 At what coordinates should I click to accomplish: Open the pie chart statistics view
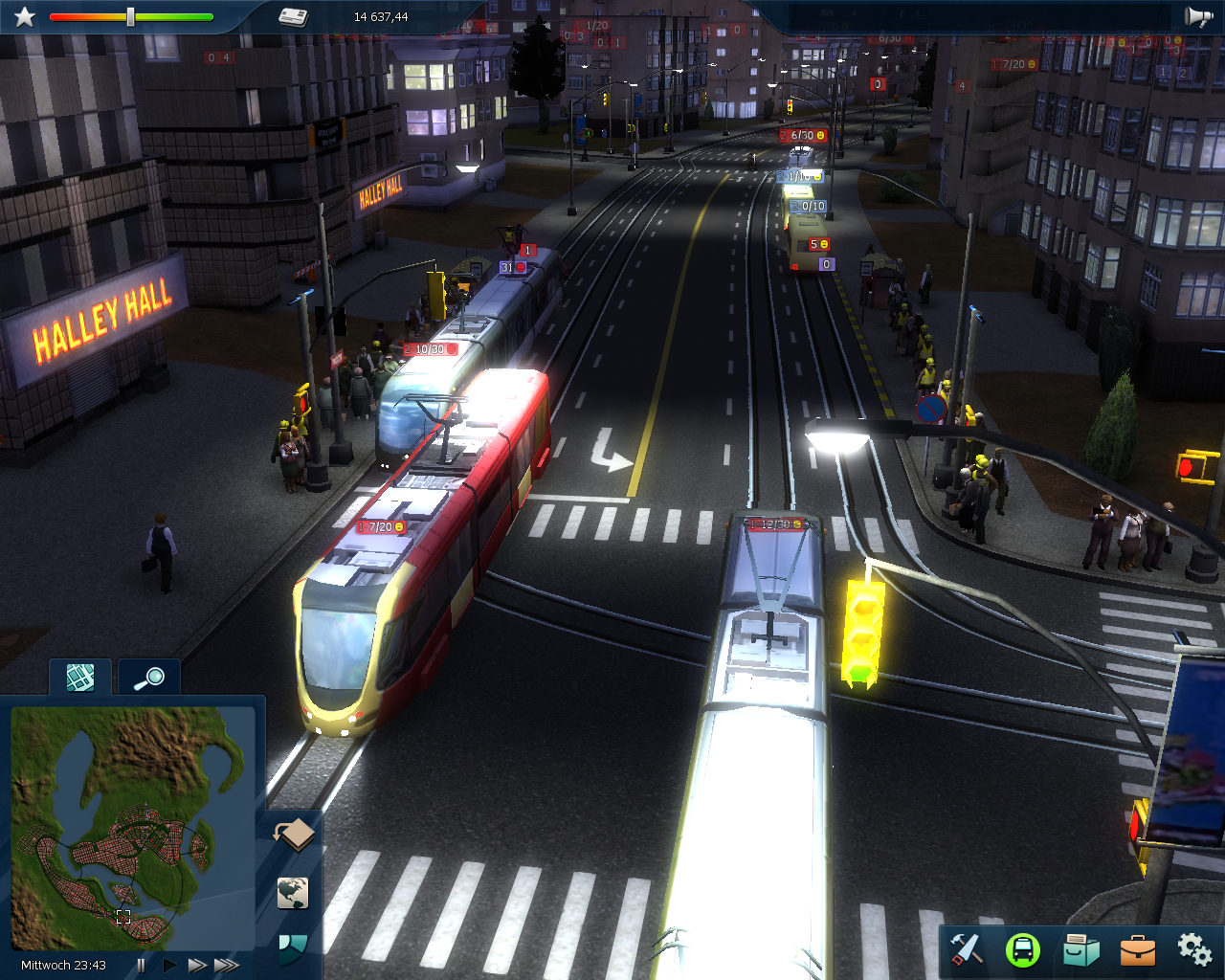coord(293,947)
